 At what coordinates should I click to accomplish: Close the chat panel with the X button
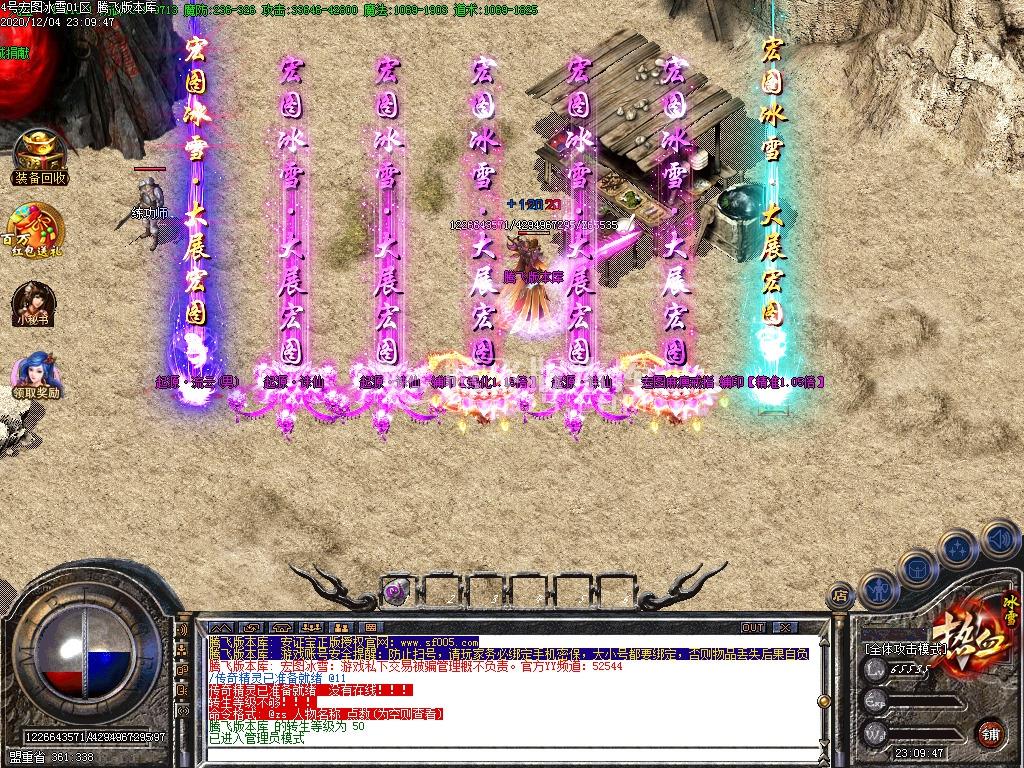pos(785,627)
